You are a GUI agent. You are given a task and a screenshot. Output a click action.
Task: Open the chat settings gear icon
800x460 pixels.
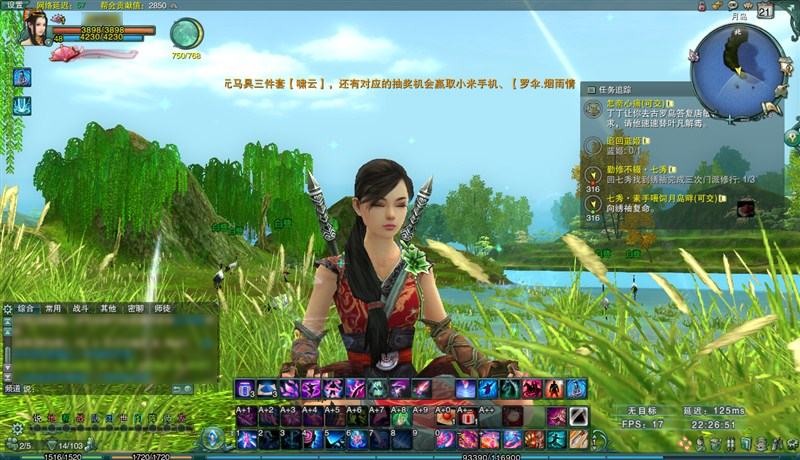(8, 310)
